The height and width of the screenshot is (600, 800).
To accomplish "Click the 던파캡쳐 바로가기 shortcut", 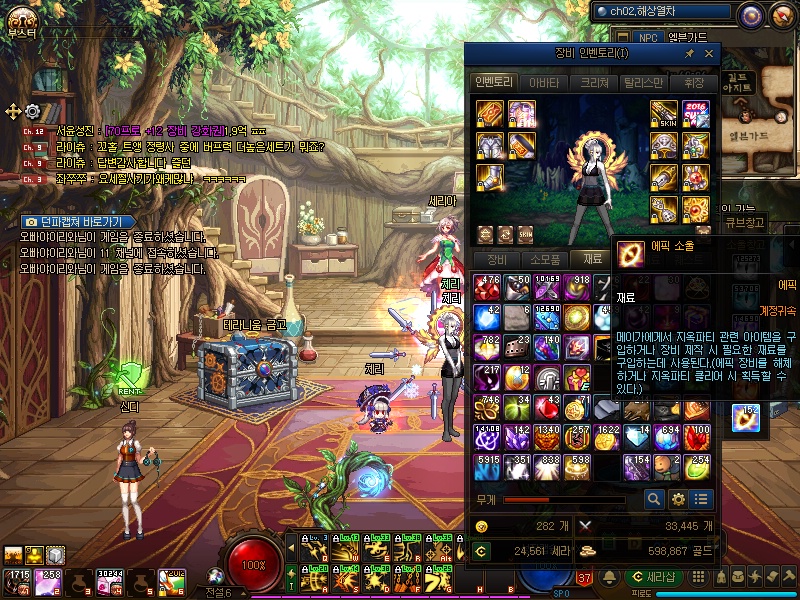I will pyautogui.click(x=76, y=221).
